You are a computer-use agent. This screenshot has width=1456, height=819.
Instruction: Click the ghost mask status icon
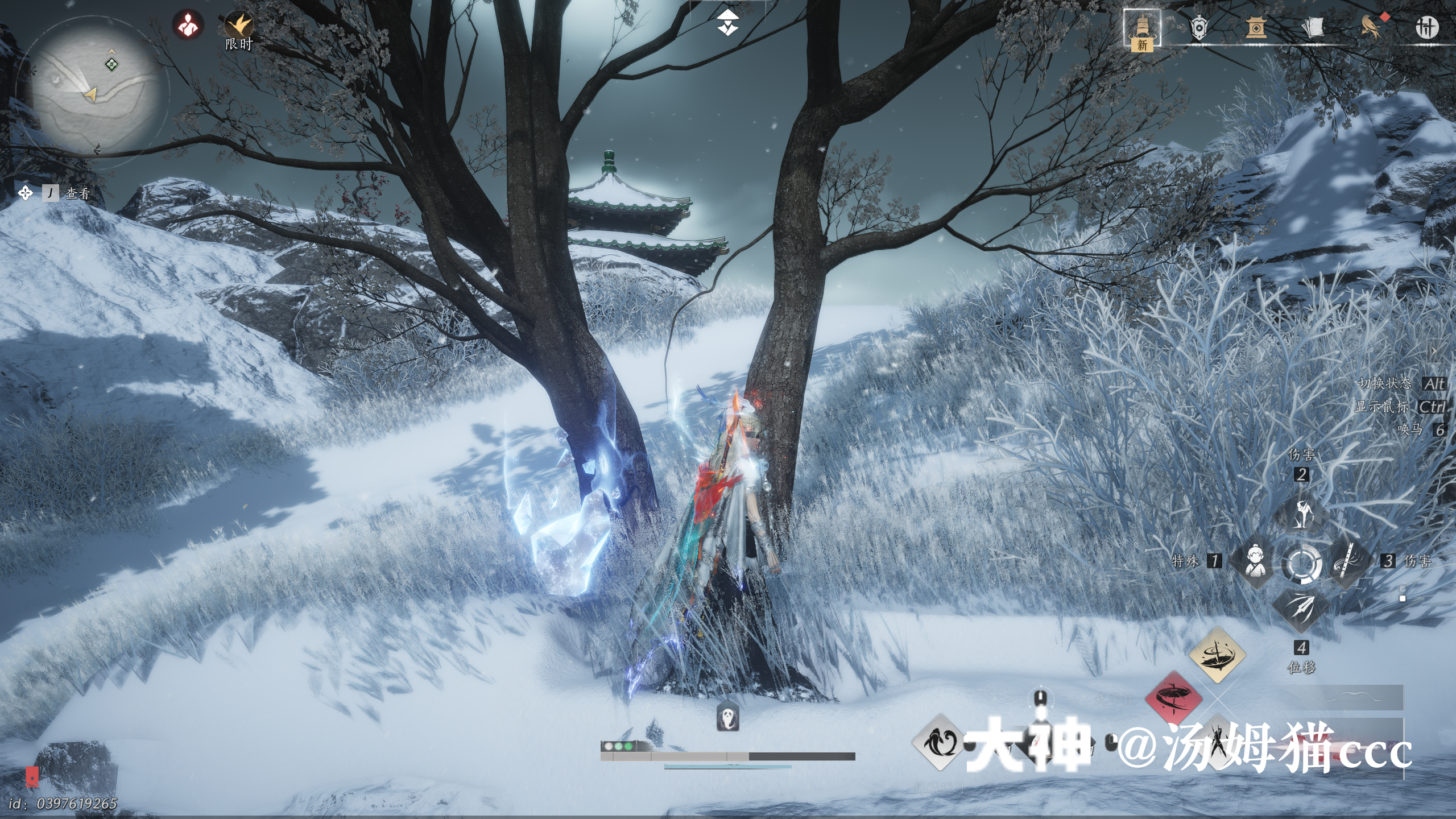pos(727,716)
